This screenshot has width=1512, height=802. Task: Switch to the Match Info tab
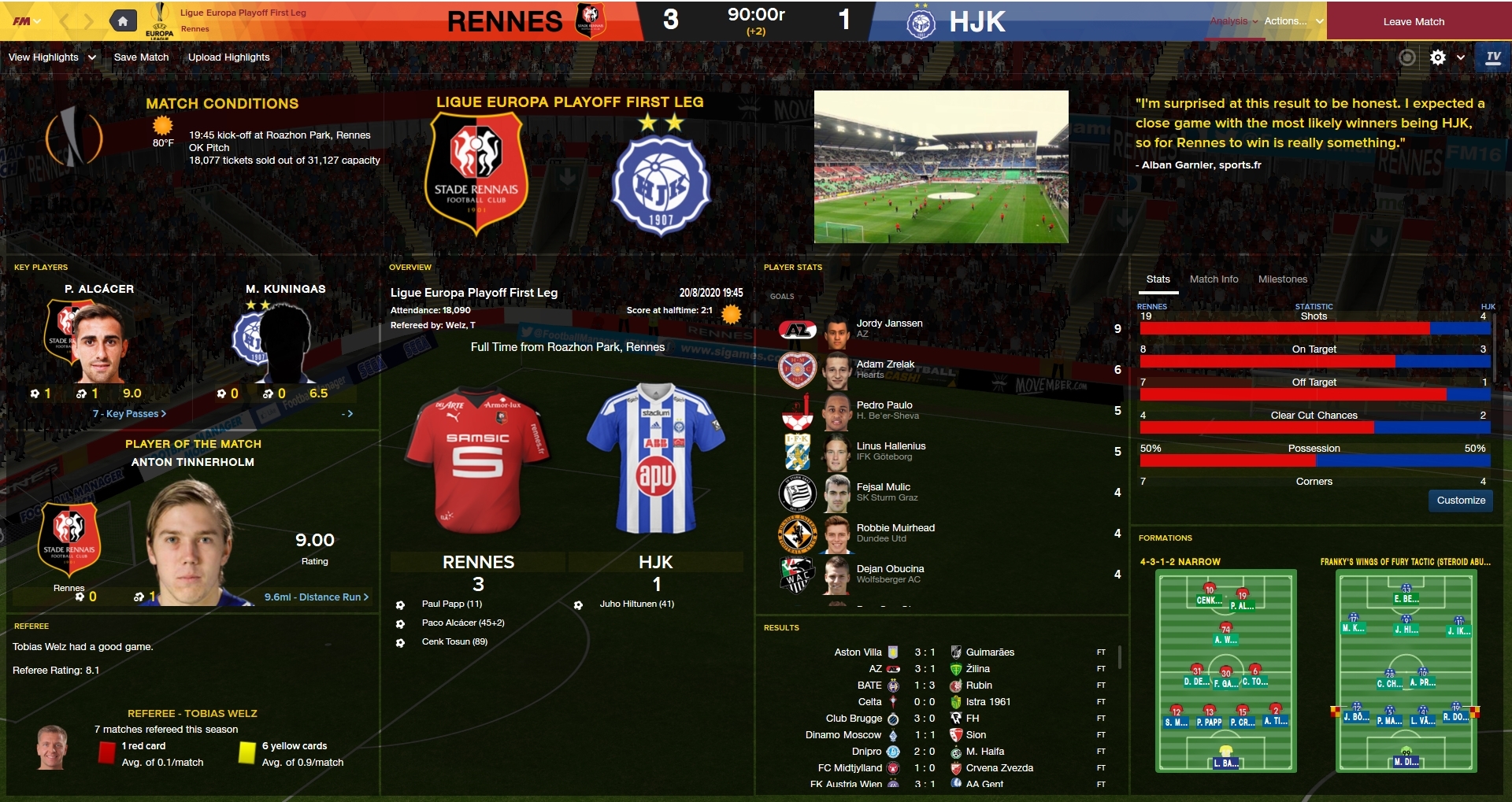(1214, 279)
